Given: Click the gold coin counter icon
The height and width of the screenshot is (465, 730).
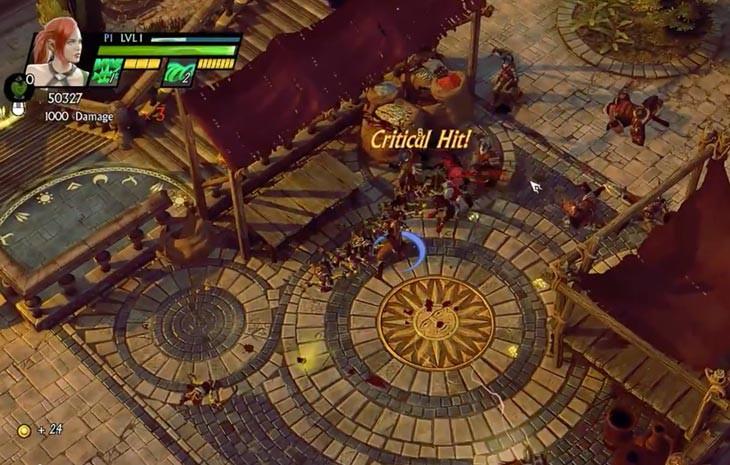Looking at the screenshot, I should coord(23,430).
